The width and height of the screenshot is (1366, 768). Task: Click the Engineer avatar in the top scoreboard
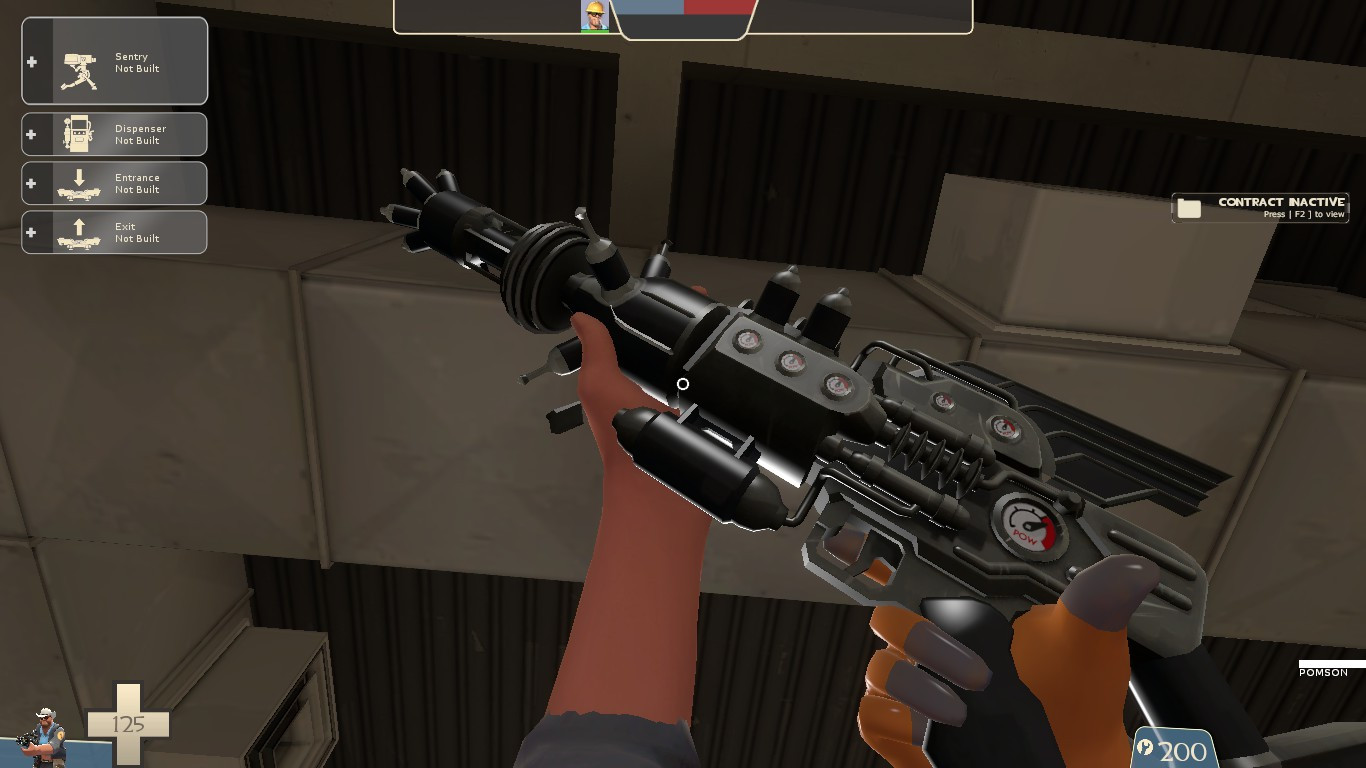tap(594, 15)
